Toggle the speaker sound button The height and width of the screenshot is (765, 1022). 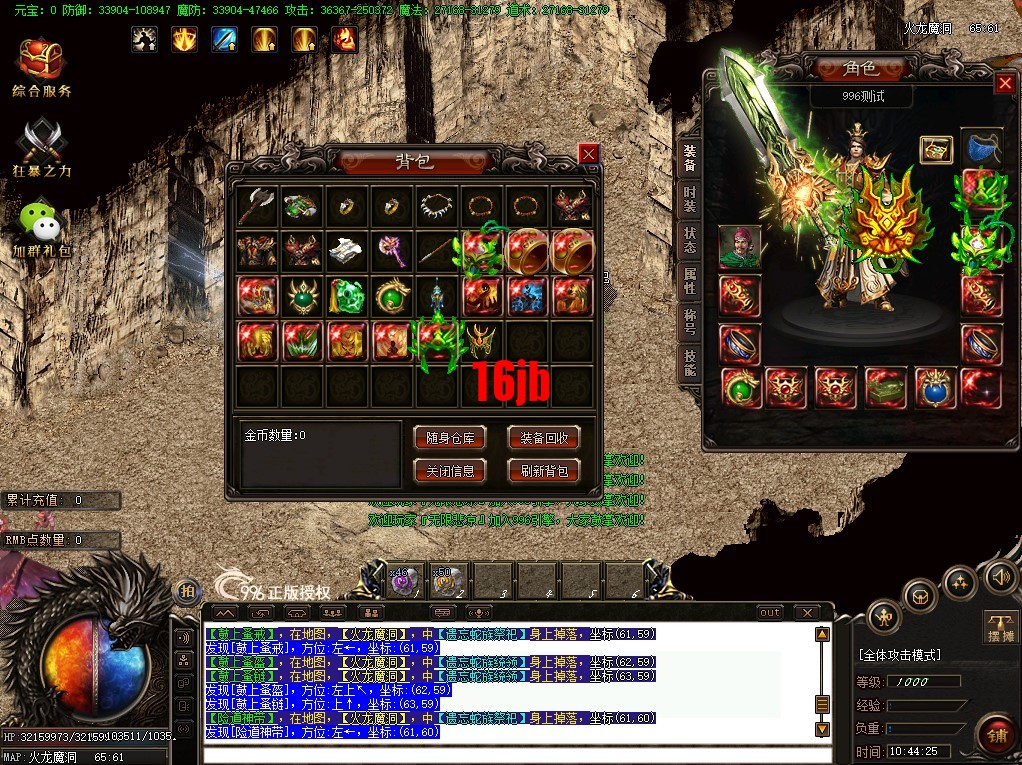[x=1000, y=578]
